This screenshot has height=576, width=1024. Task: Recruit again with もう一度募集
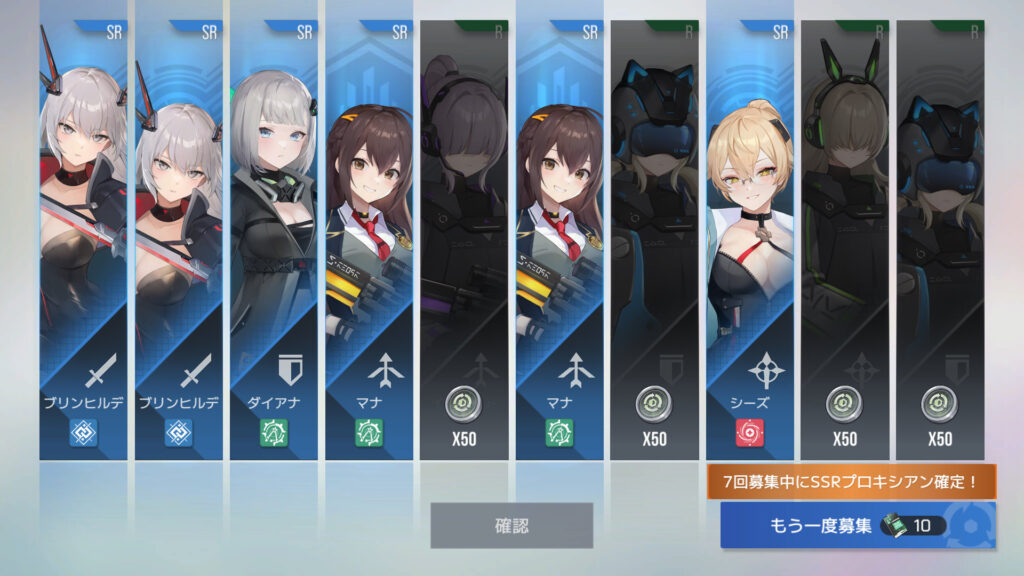(857, 526)
